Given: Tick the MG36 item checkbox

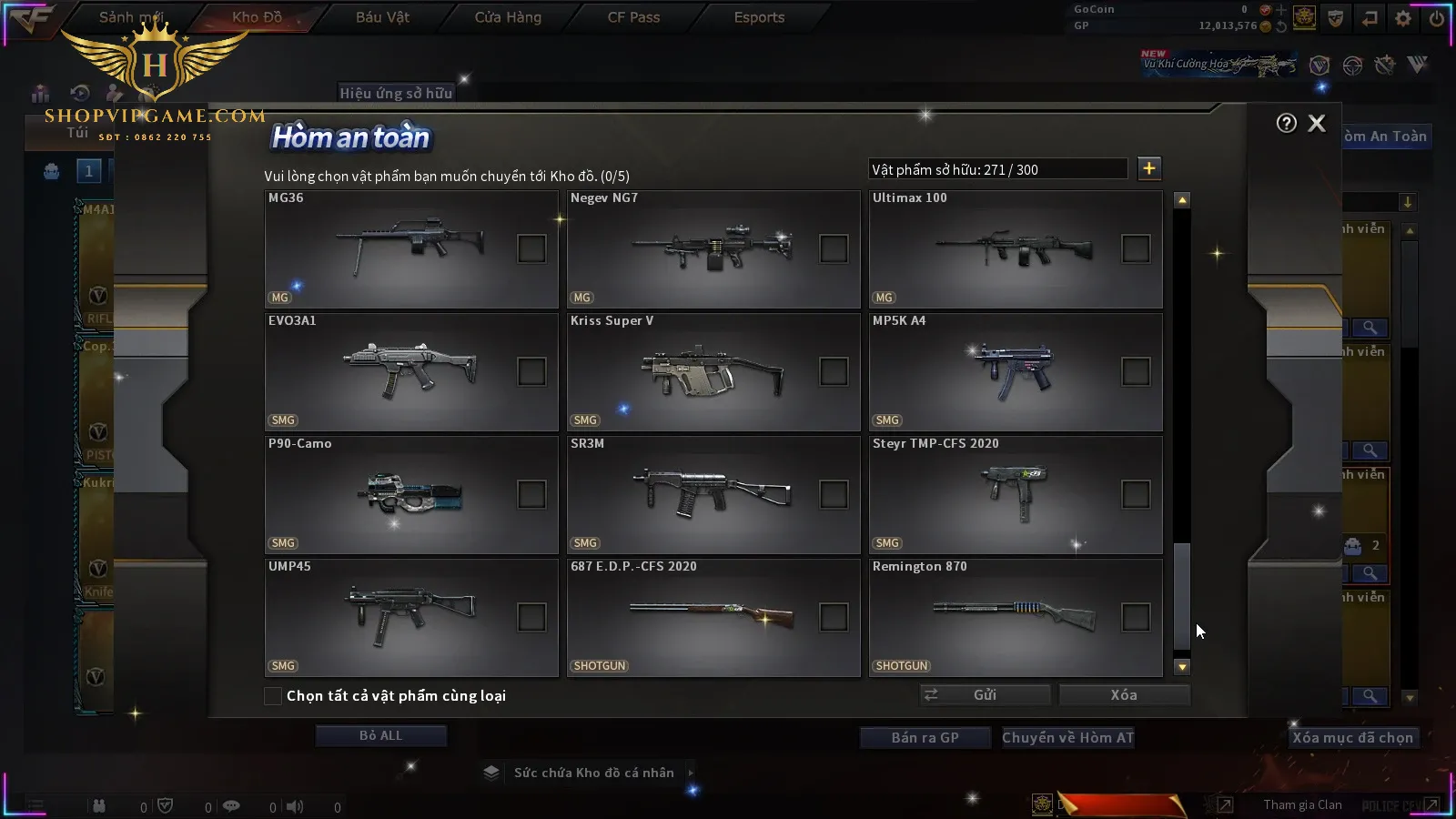Looking at the screenshot, I should [531, 248].
